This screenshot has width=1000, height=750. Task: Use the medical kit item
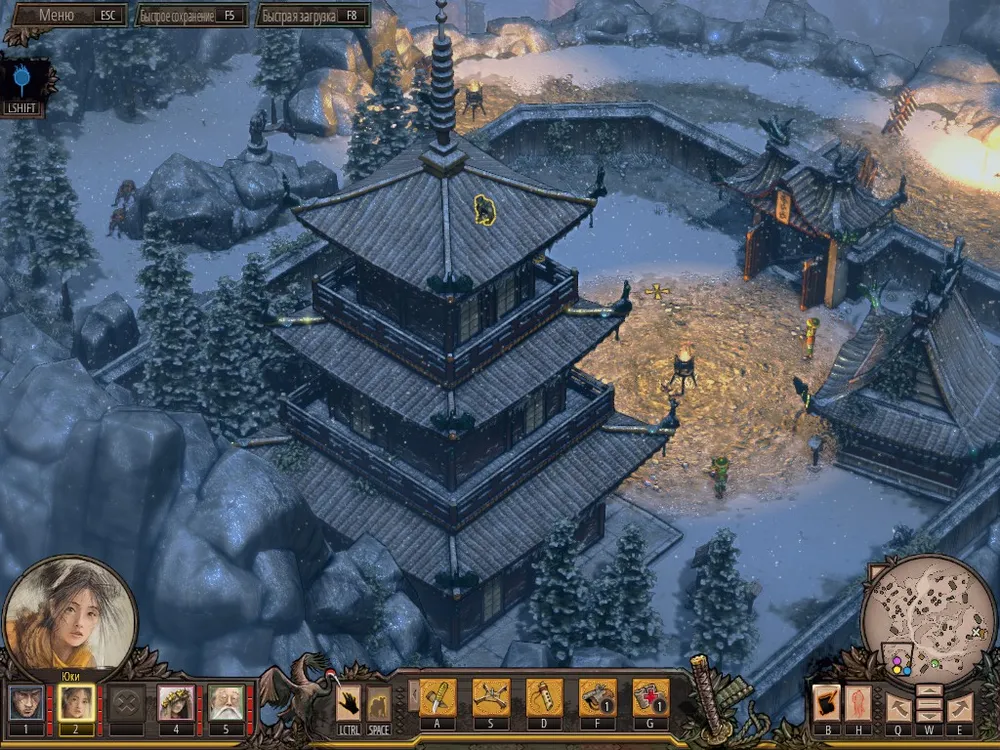(x=650, y=698)
